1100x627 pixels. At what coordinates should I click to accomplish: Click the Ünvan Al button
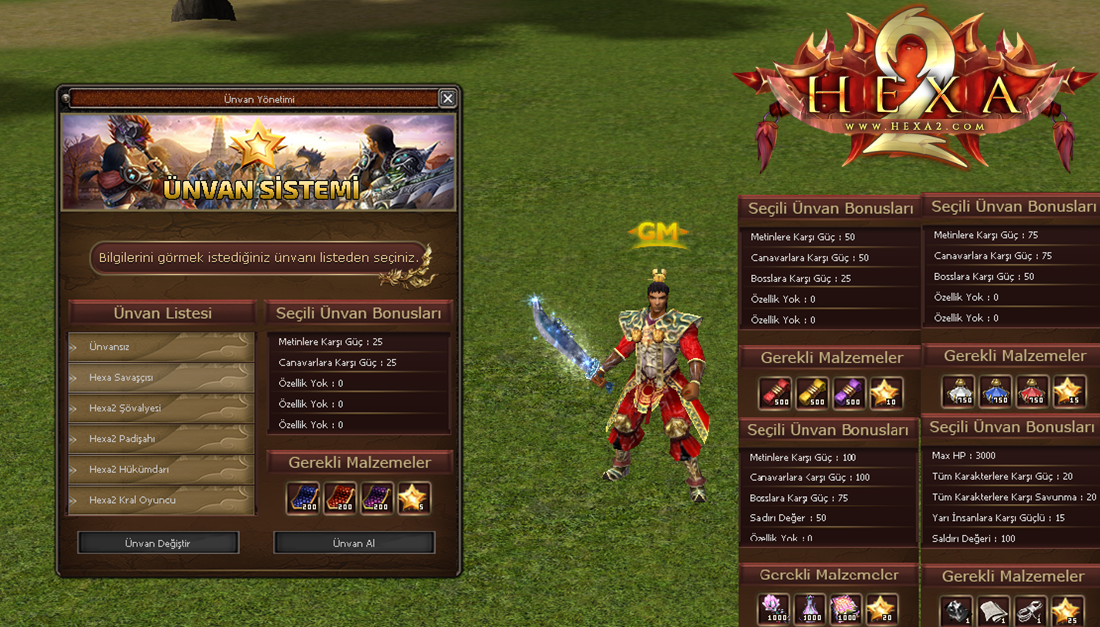(354, 543)
